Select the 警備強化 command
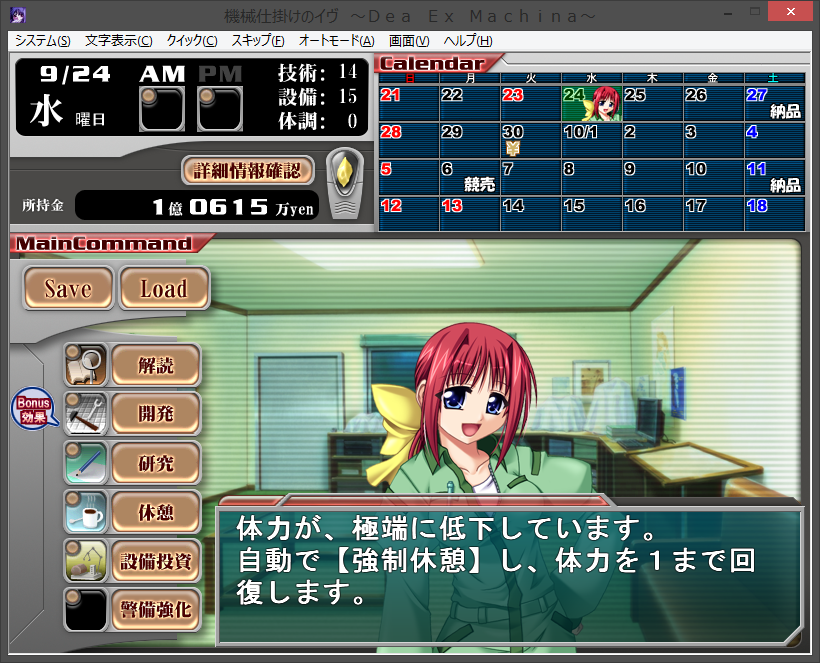The image size is (820, 663). pos(155,609)
